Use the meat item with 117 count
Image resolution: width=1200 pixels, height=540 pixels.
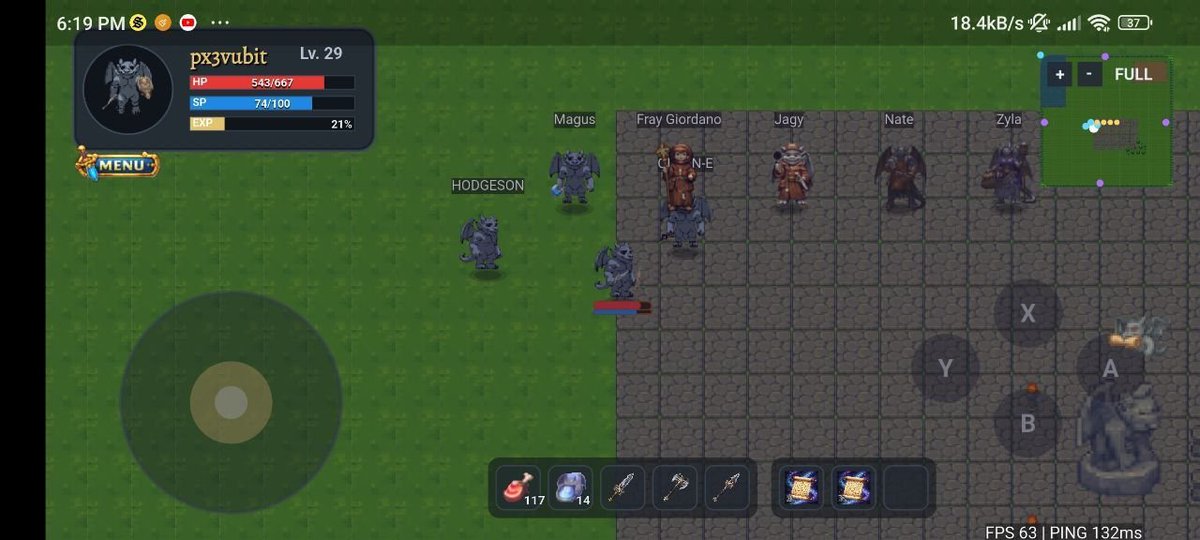point(518,488)
